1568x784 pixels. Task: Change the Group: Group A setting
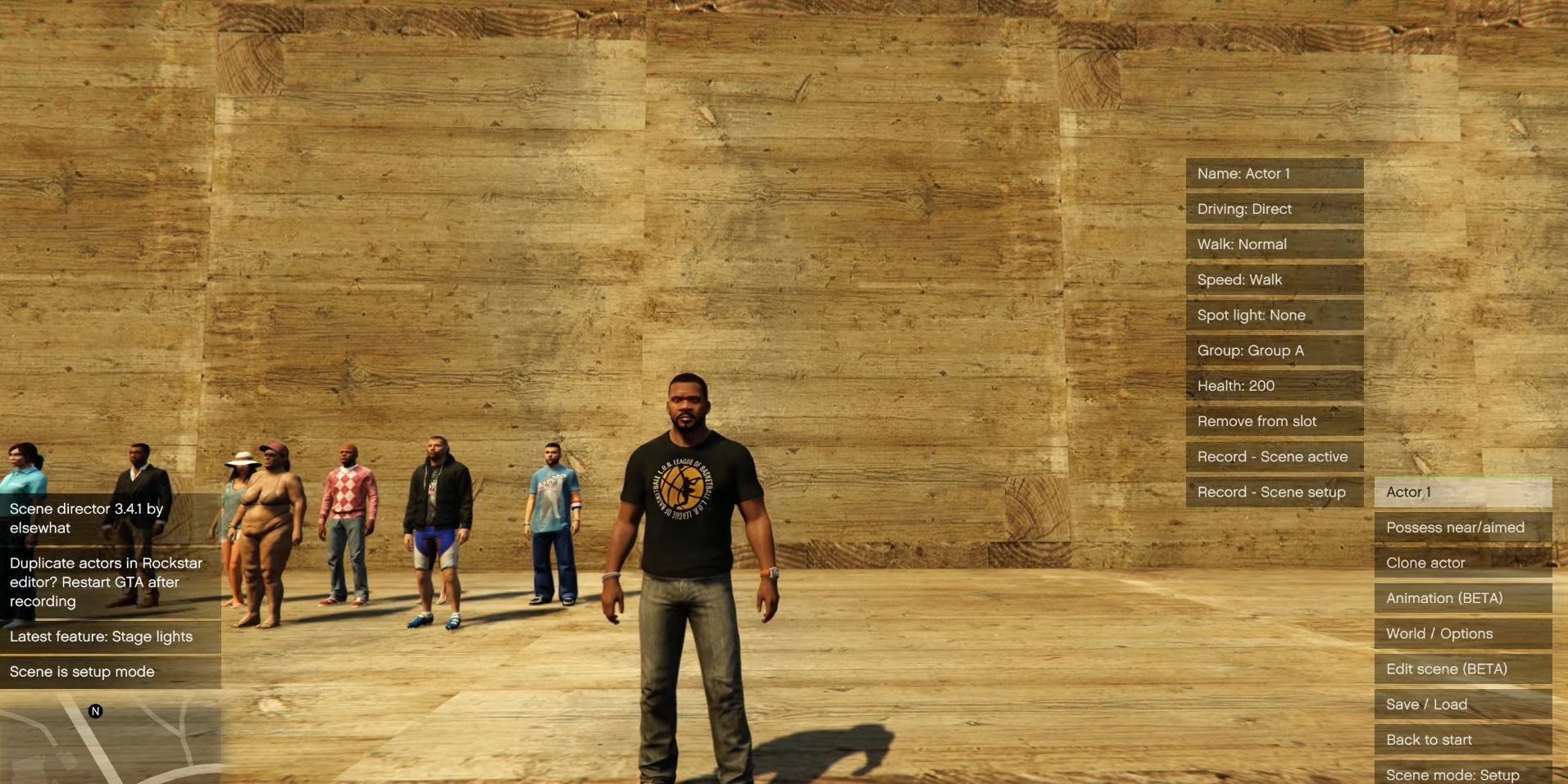click(x=1275, y=351)
